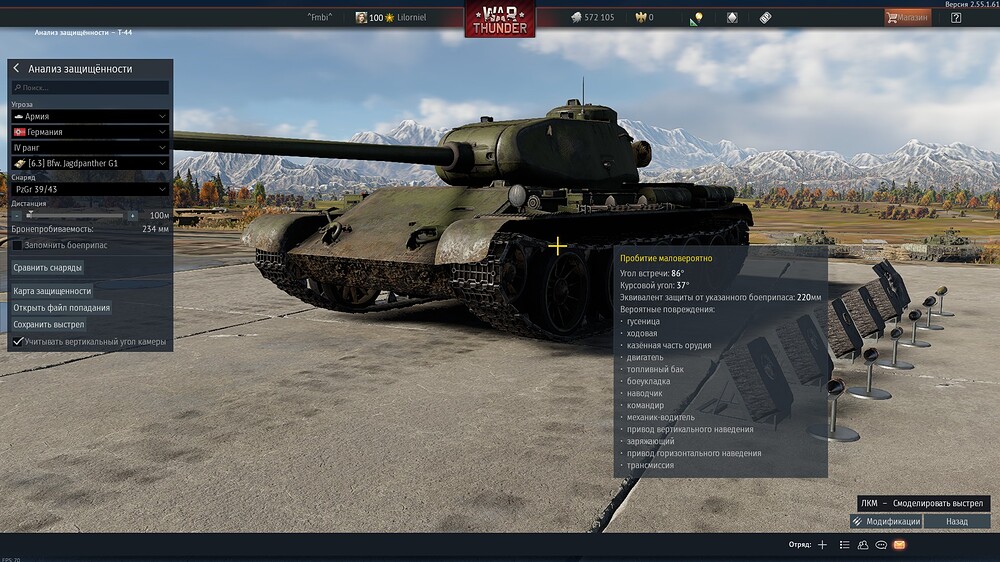The height and width of the screenshot is (562, 1000).
Task: Expand the IV ранг rank dropdown
Action: [90, 147]
